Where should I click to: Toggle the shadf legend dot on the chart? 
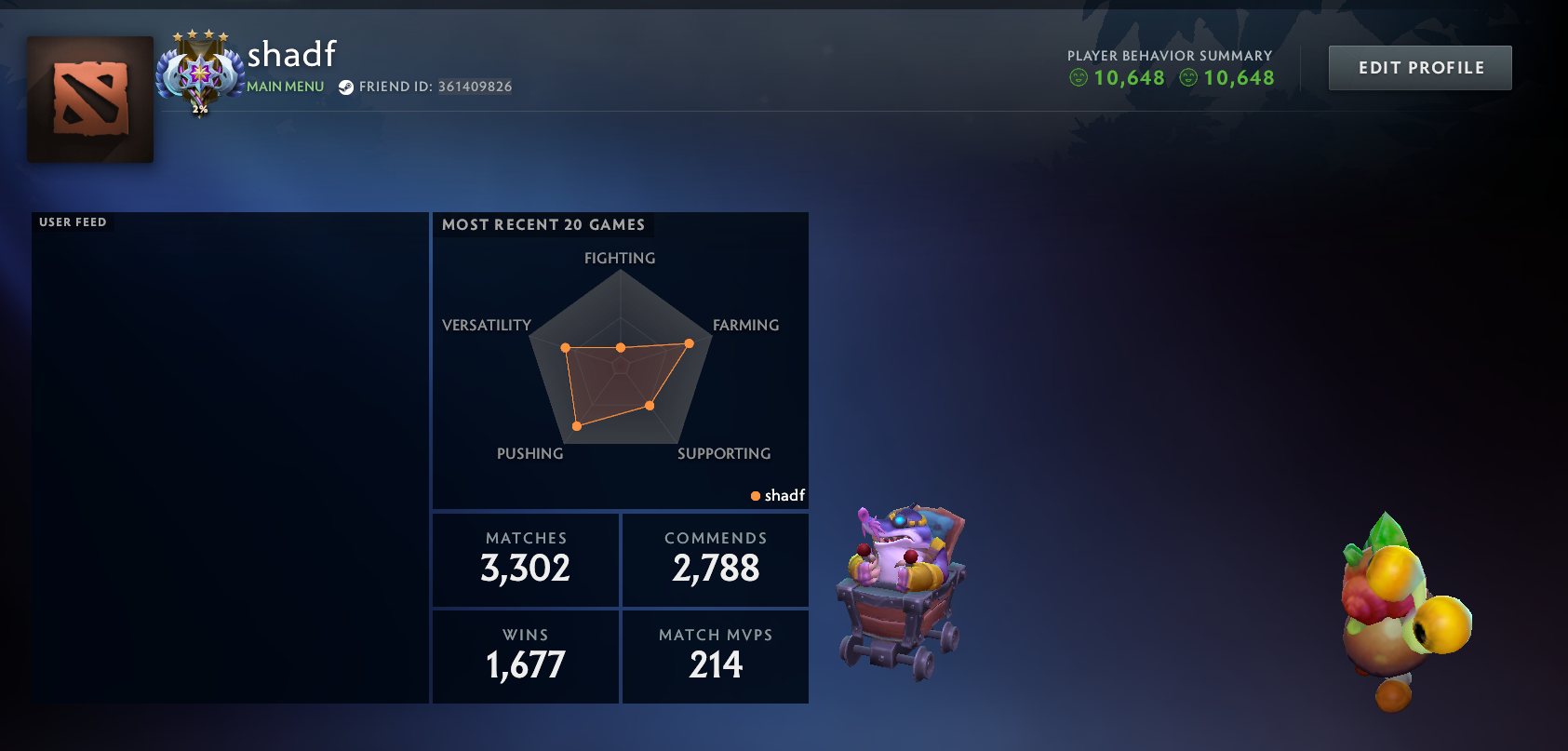click(x=756, y=496)
